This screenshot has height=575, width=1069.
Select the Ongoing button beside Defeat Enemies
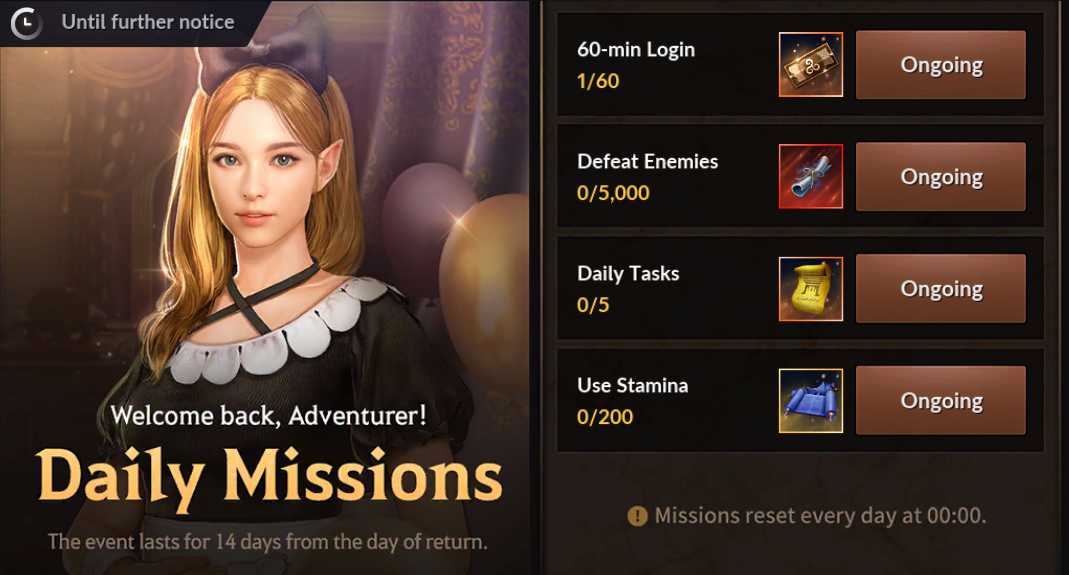[x=941, y=177]
